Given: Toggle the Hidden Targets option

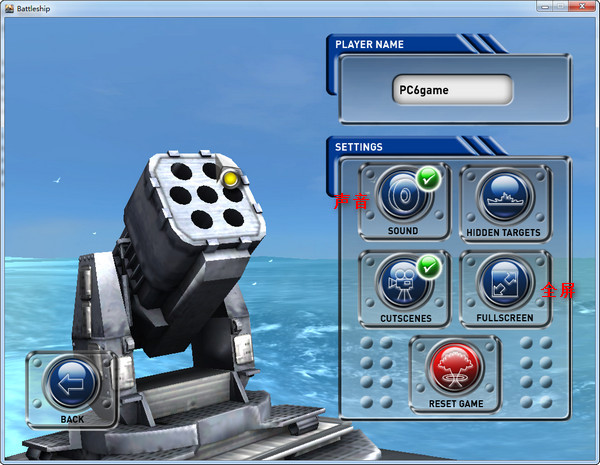Looking at the screenshot, I should click(x=503, y=197).
